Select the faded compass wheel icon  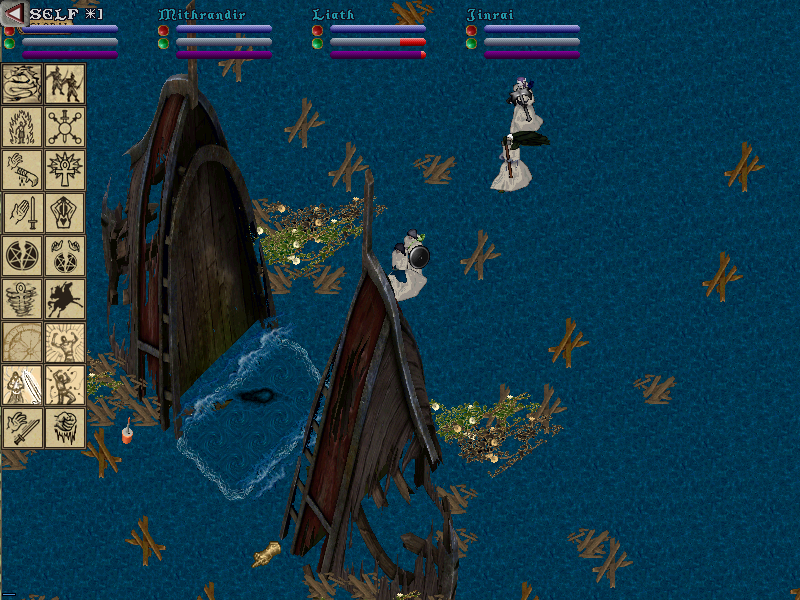(x=22, y=342)
